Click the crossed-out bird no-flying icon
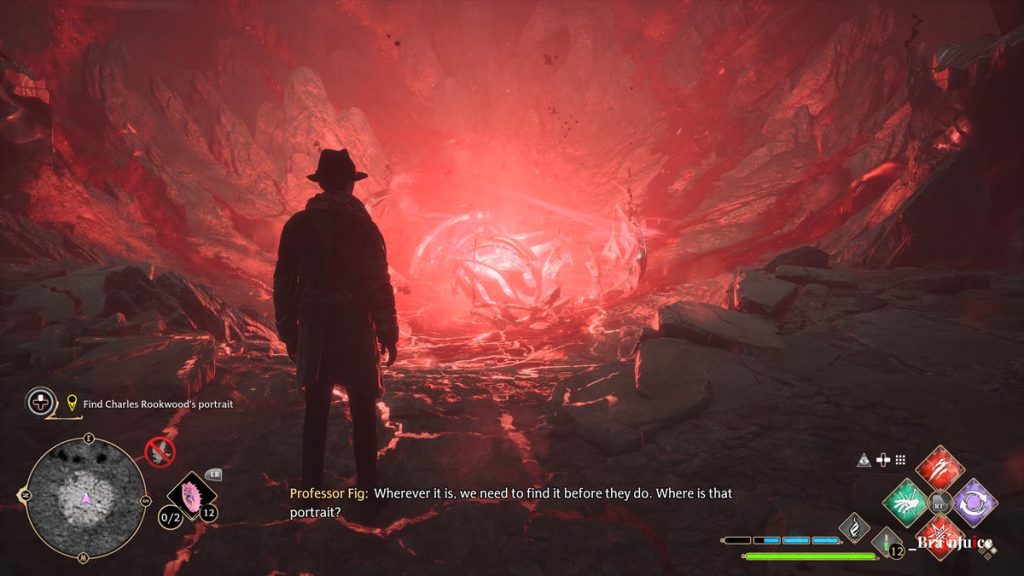Screen dimensions: 1024x576 coord(159,452)
